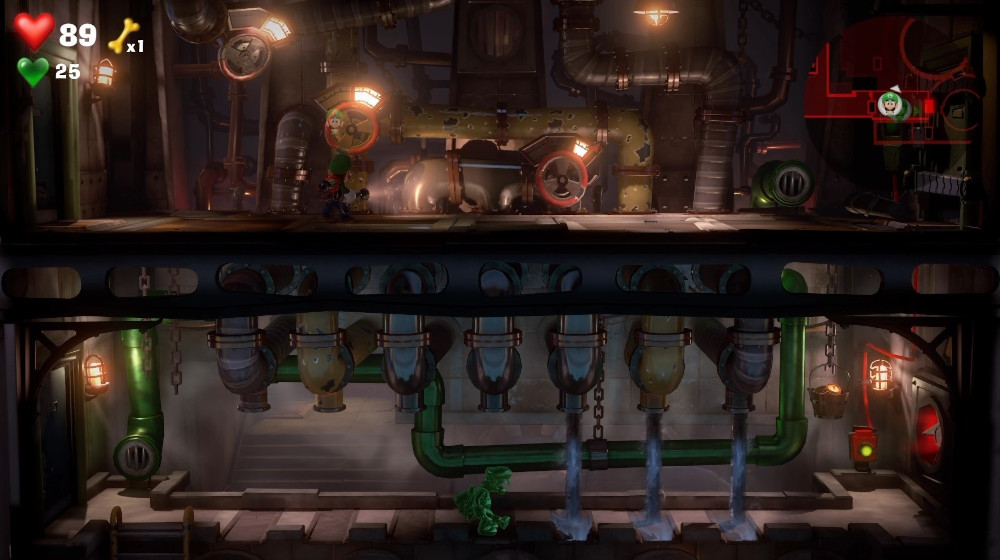Screen dimensions: 1000x560
Task: Click the golden bone item icon
Action: click(122, 37)
